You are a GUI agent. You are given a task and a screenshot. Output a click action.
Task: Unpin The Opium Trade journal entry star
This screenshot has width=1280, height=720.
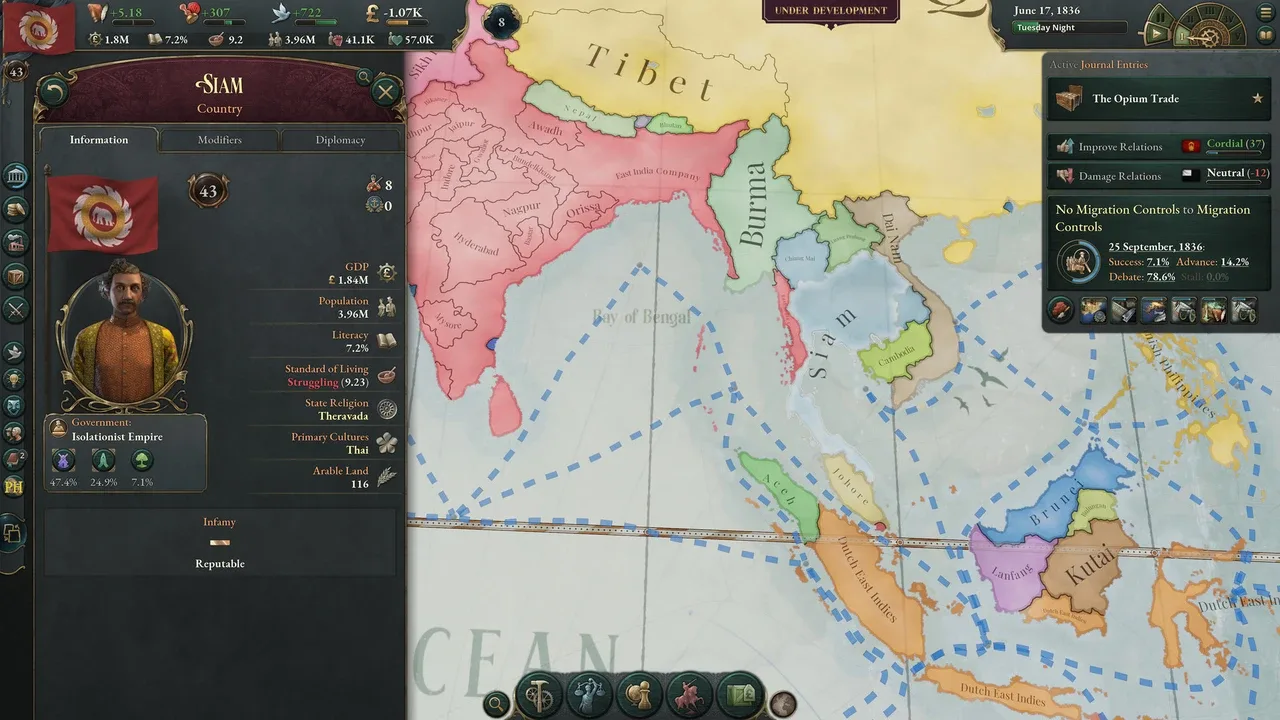tap(1257, 99)
